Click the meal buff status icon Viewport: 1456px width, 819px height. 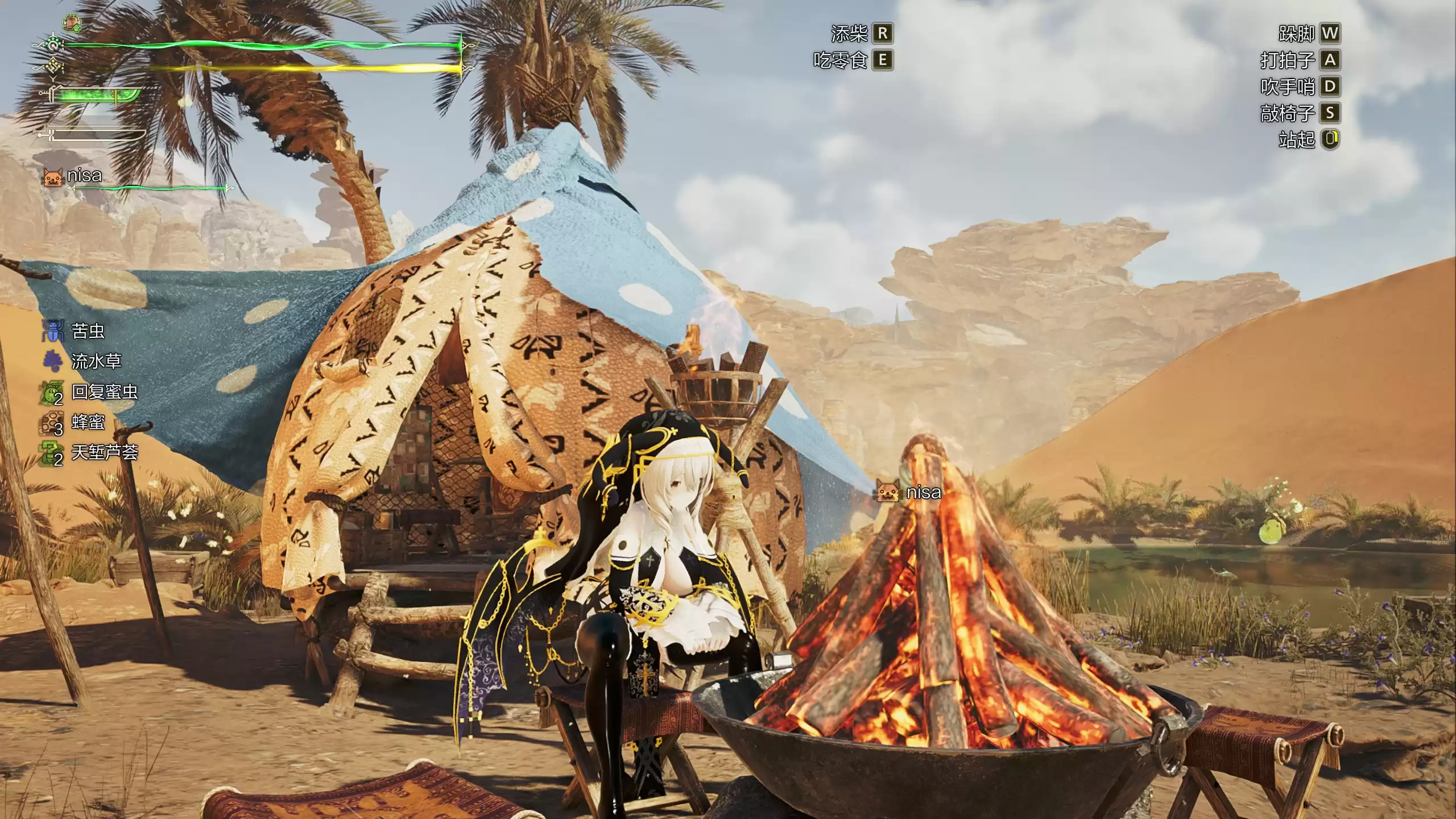pos(72,23)
